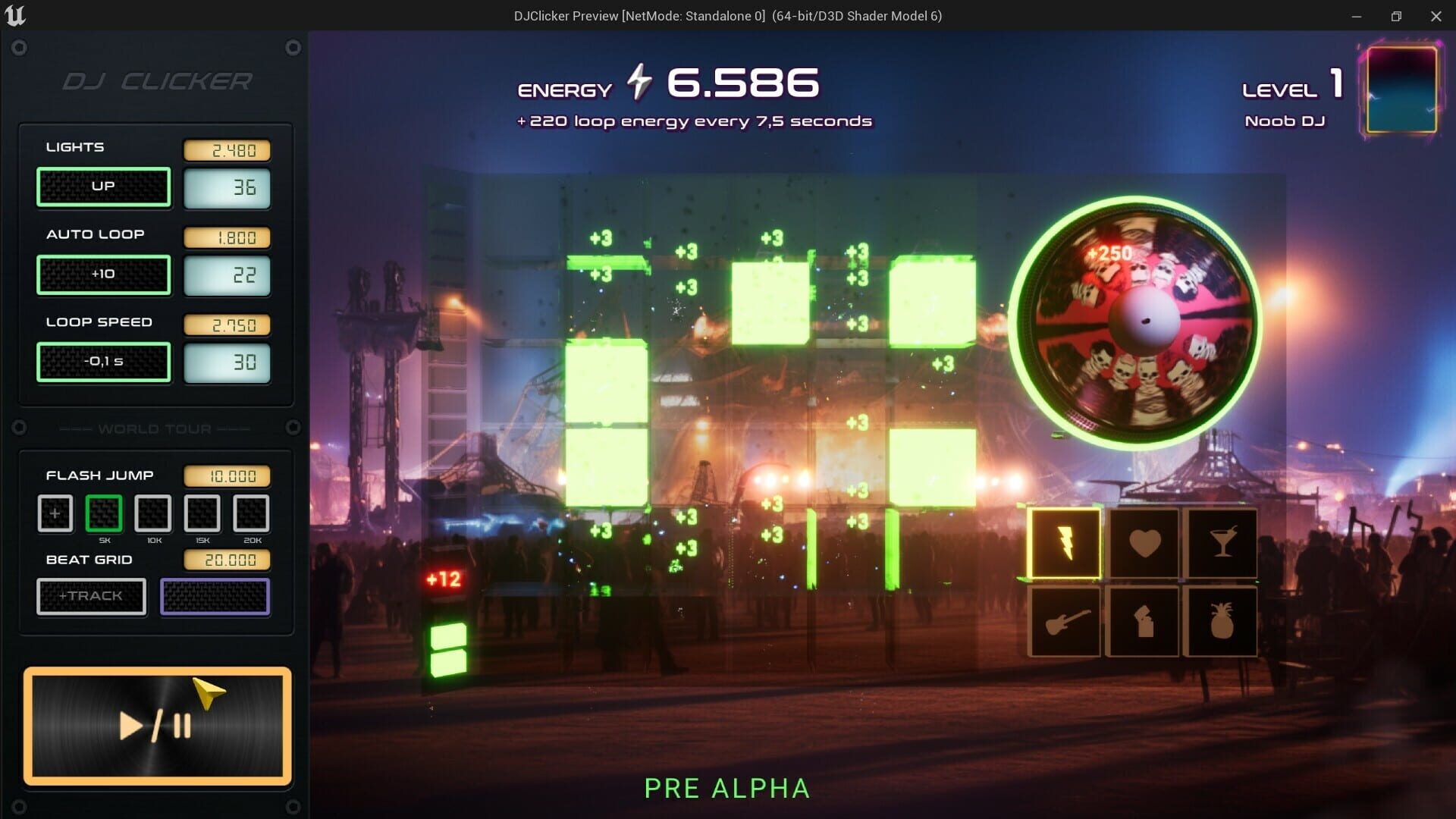This screenshot has height=819, width=1456.
Task: Click the pineapple effect icon
Action: point(1222,622)
